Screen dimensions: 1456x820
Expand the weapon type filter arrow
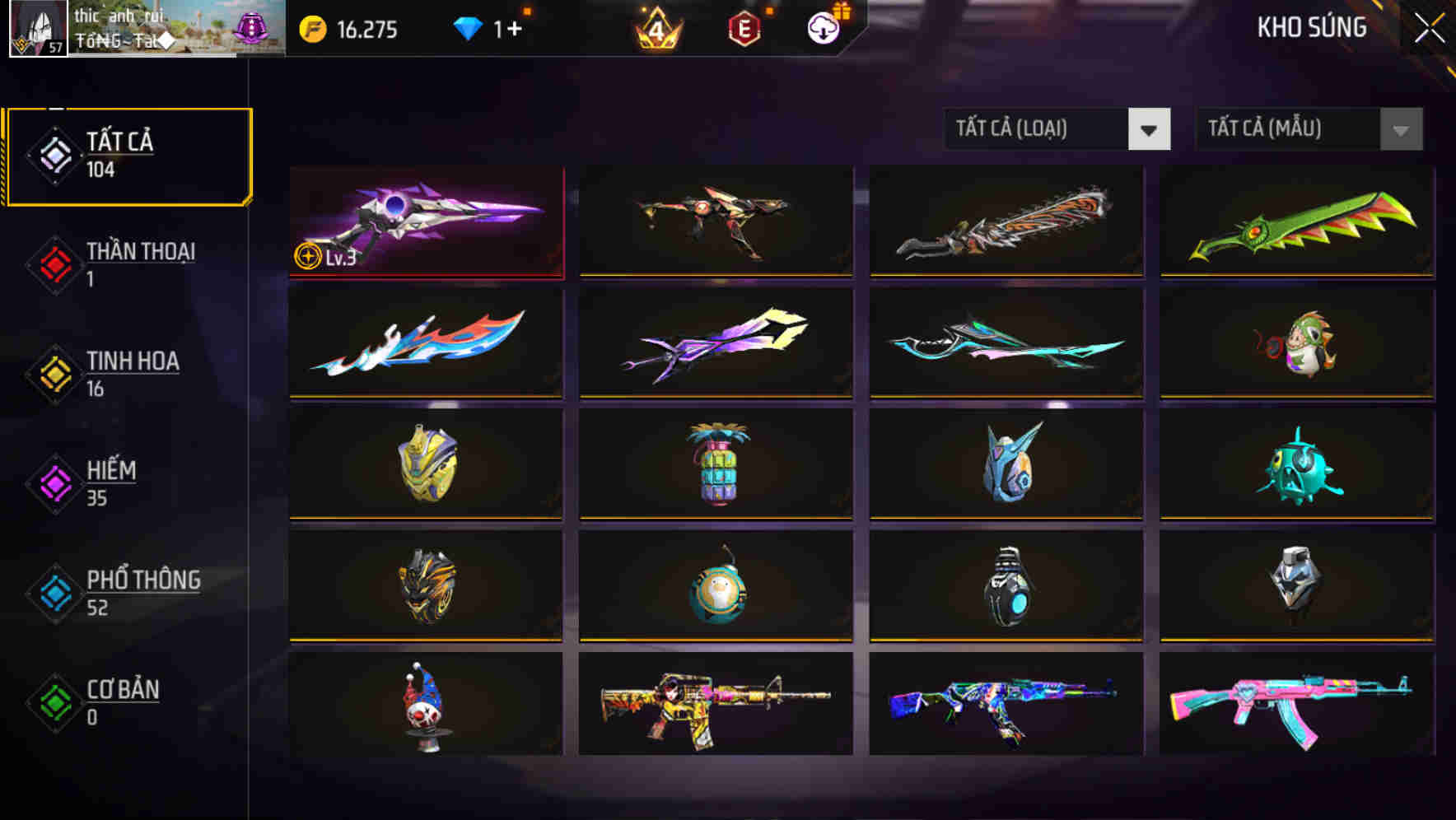click(1151, 129)
